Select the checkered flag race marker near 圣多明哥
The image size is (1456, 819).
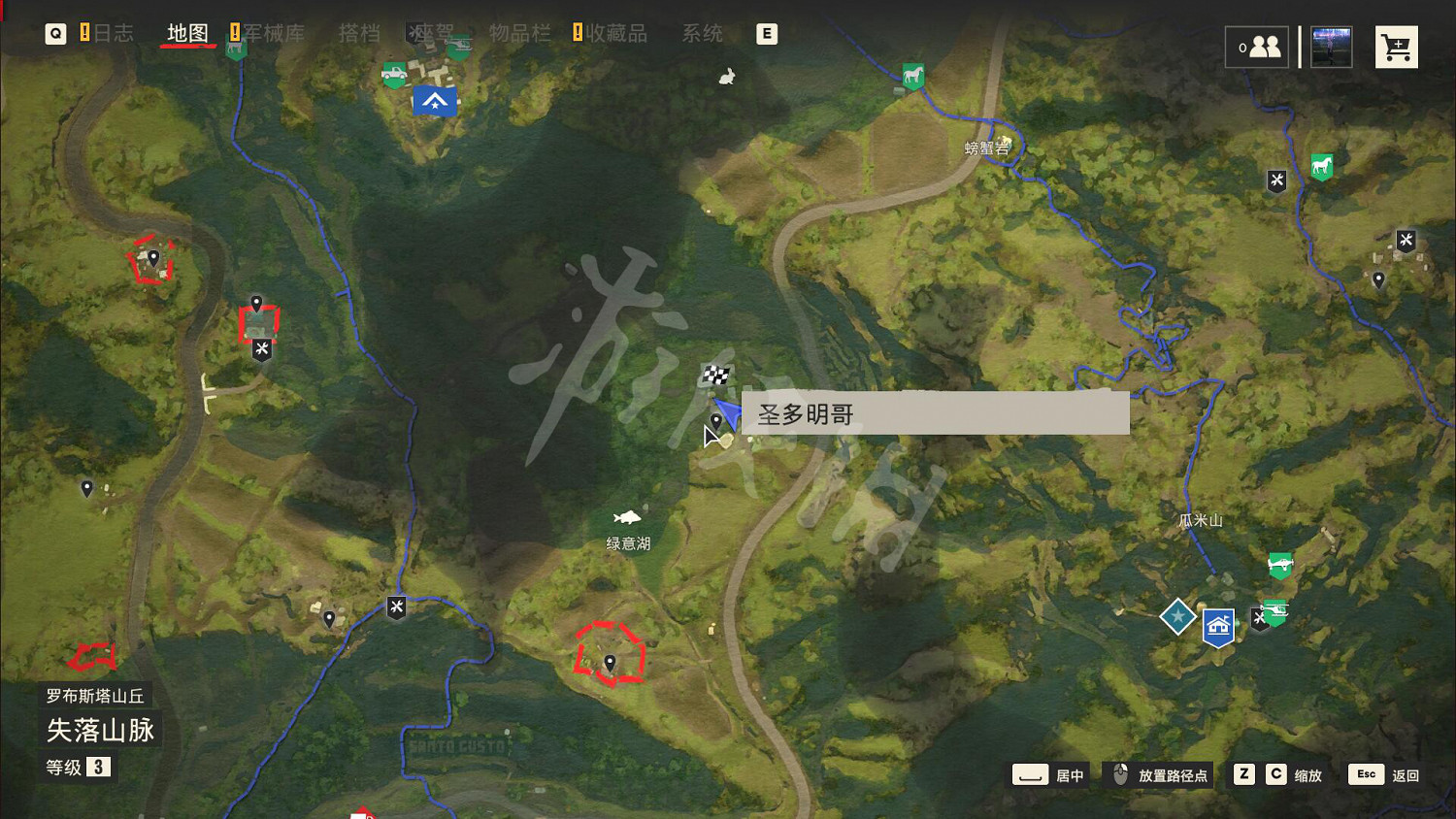click(x=715, y=372)
